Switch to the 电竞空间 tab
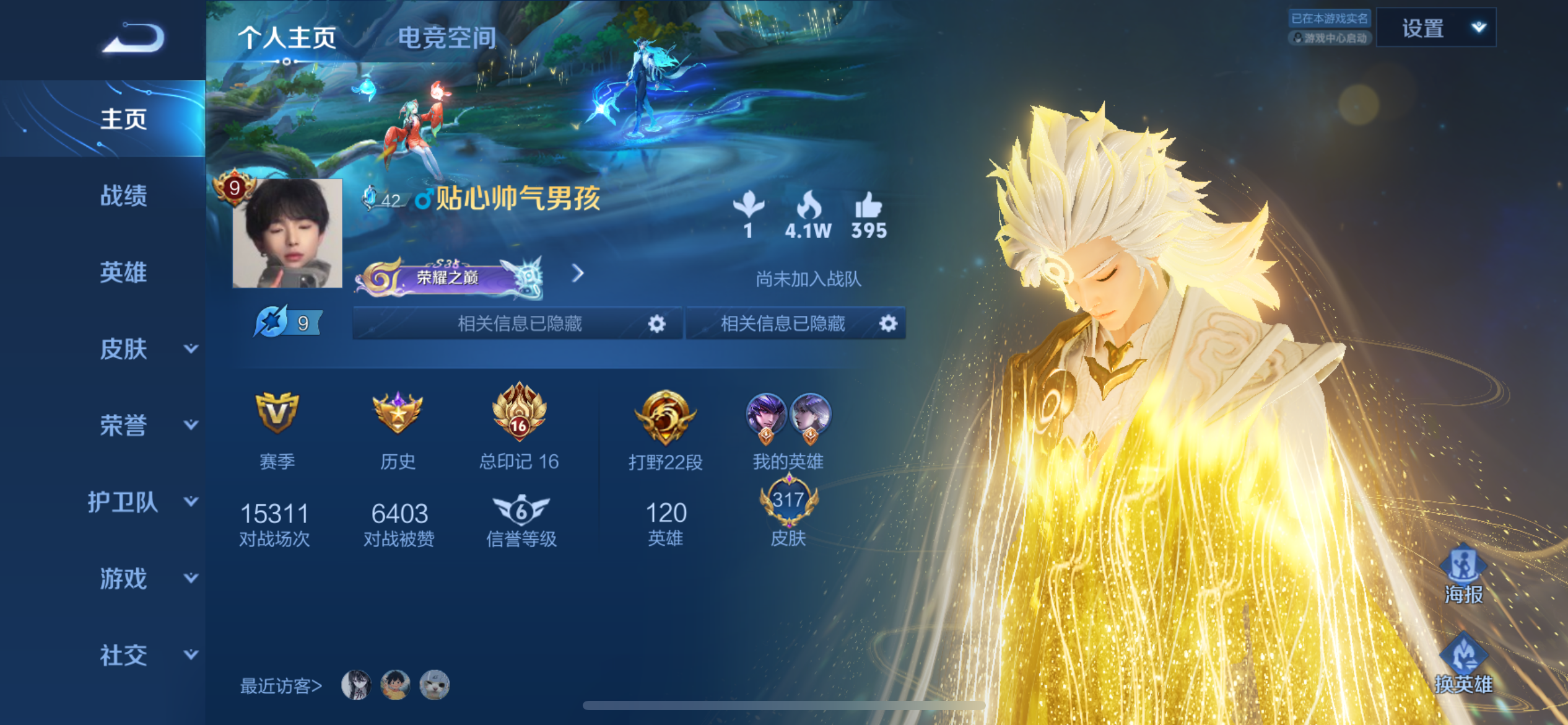1568x725 pixels. (x=446, y=38)
